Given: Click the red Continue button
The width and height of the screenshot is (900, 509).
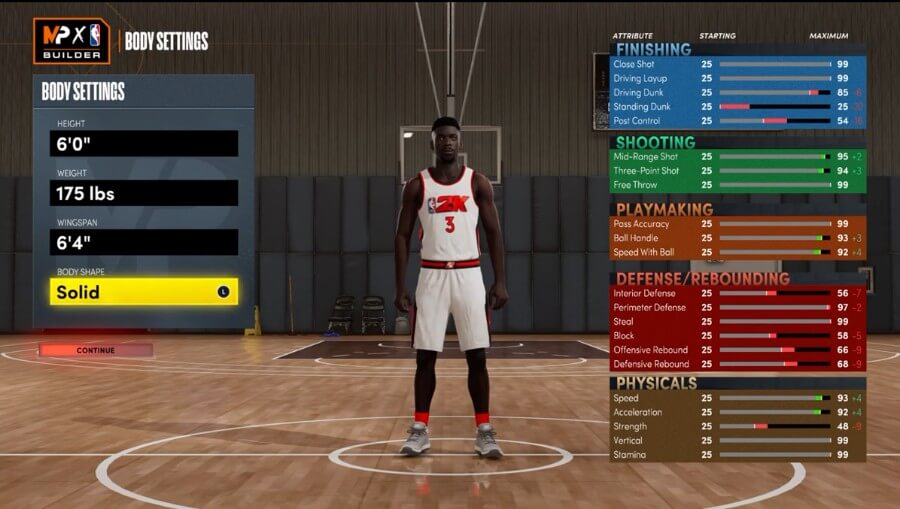Looking at the screenshot, I should pos(96,350).
